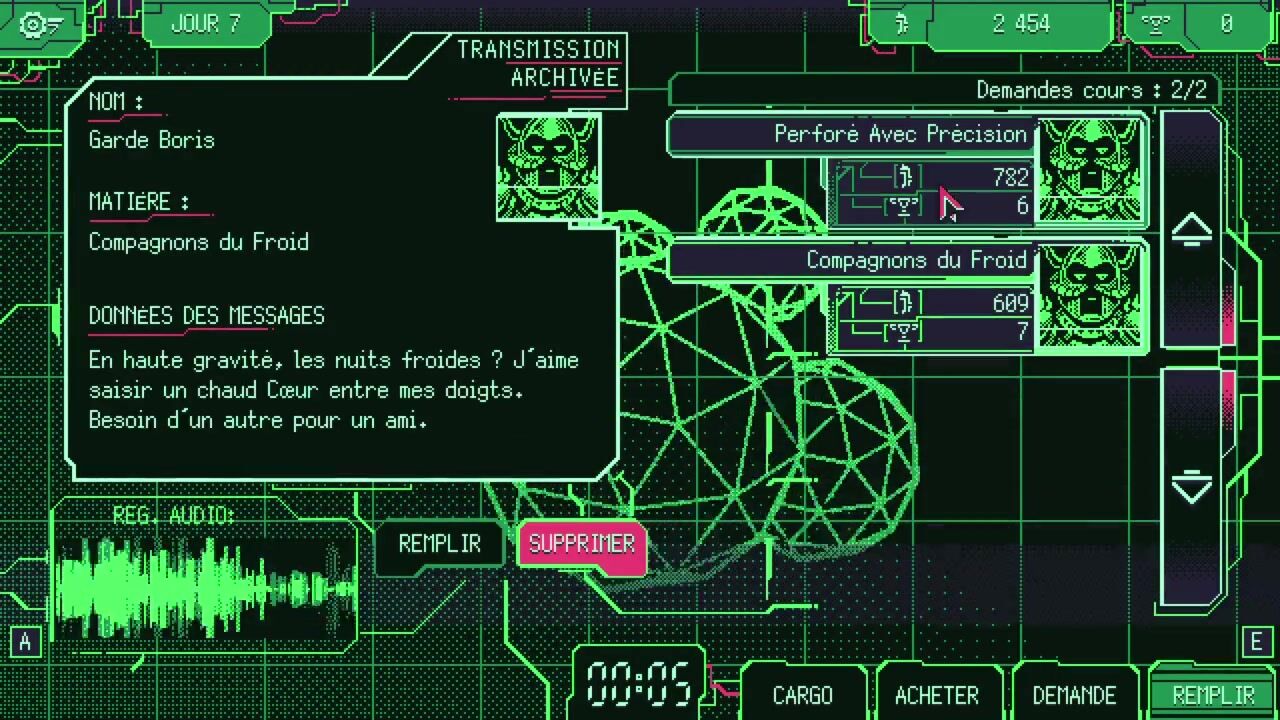This screenshot has height=720, width=1280.
Task: Open the CARGO tab
Action: coord(802,695)
